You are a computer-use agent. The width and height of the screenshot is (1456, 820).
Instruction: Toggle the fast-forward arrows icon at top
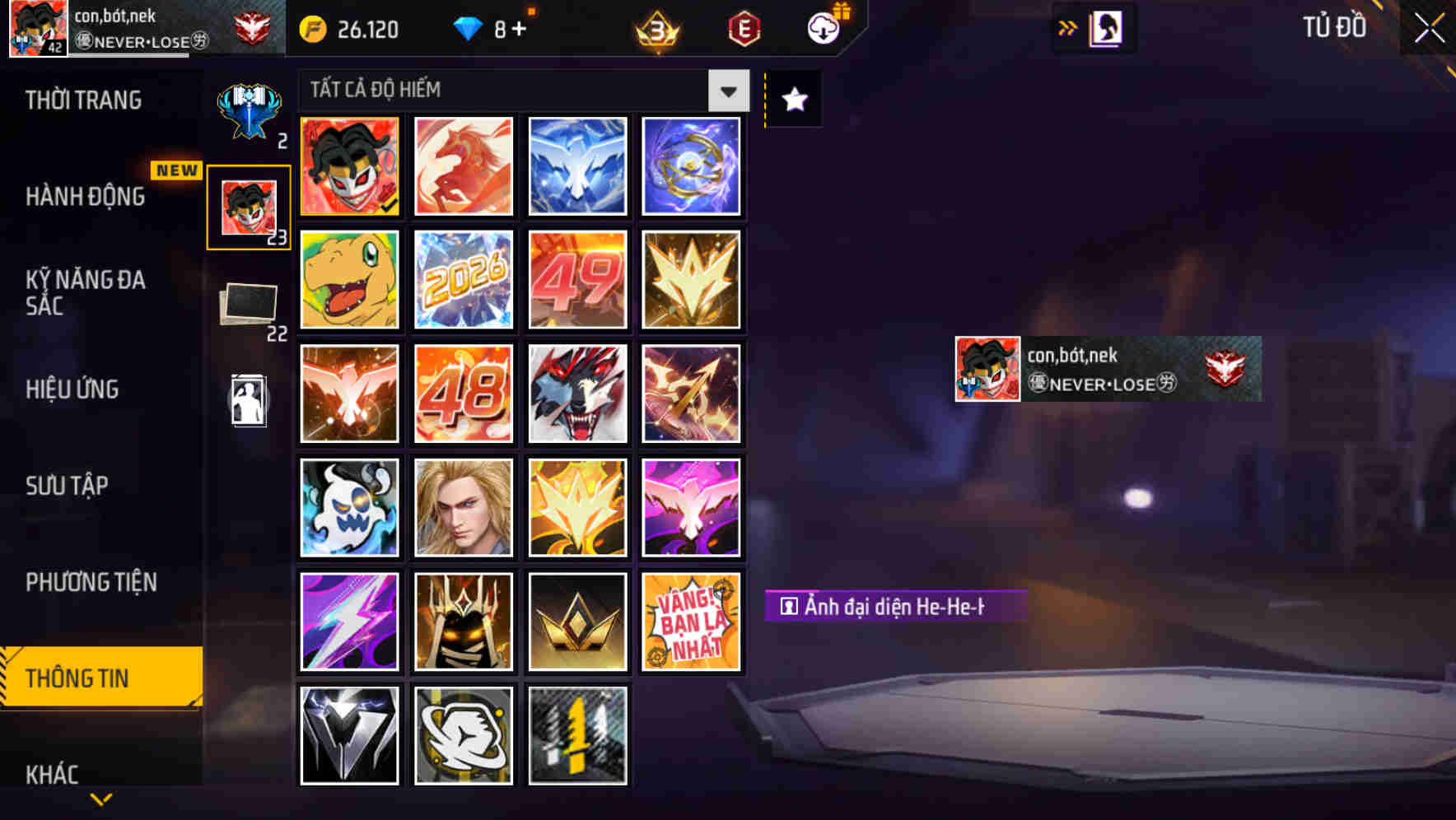point(1066,26)
